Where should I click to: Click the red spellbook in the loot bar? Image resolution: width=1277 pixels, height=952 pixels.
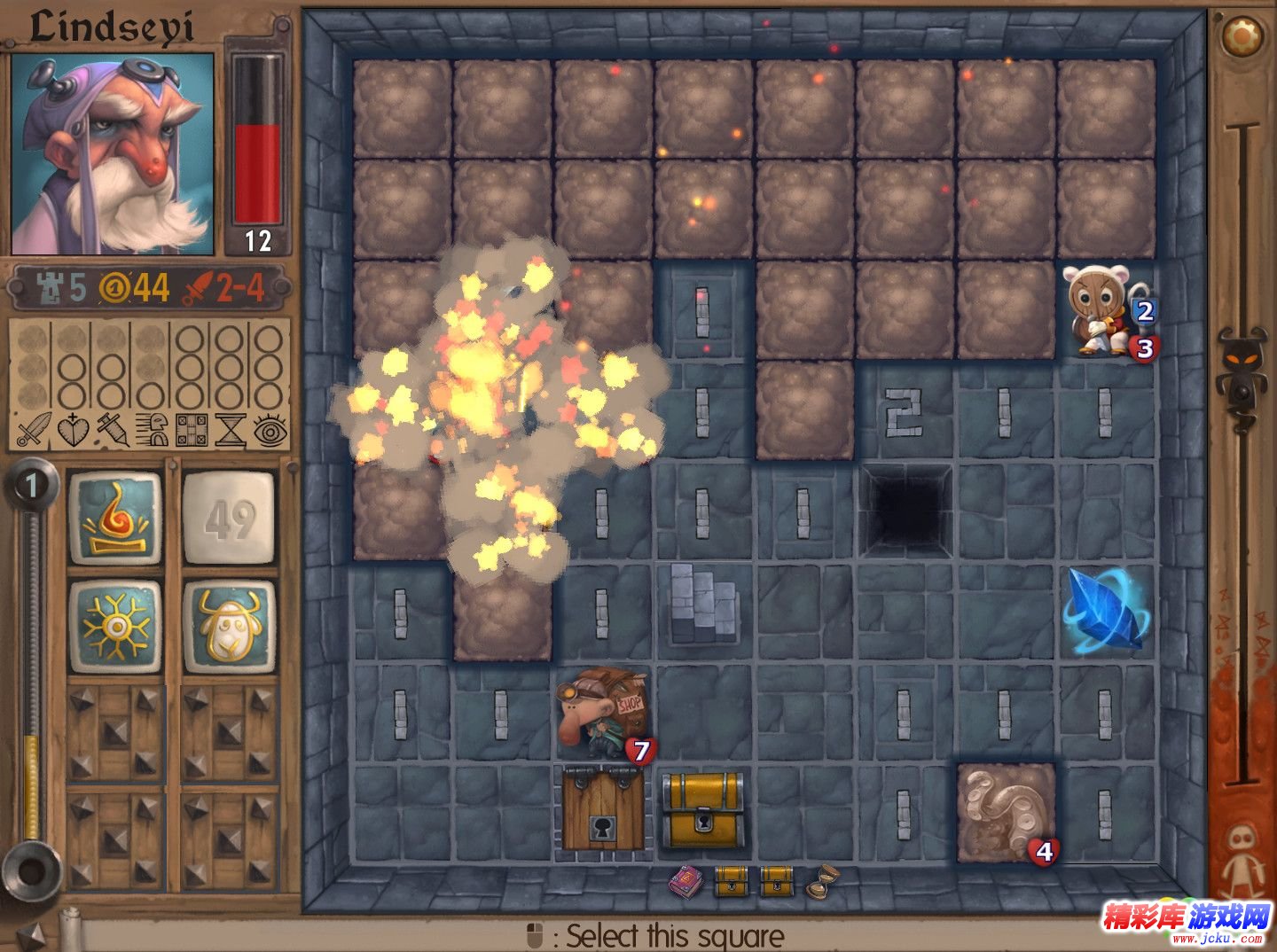tap(686, 882)
